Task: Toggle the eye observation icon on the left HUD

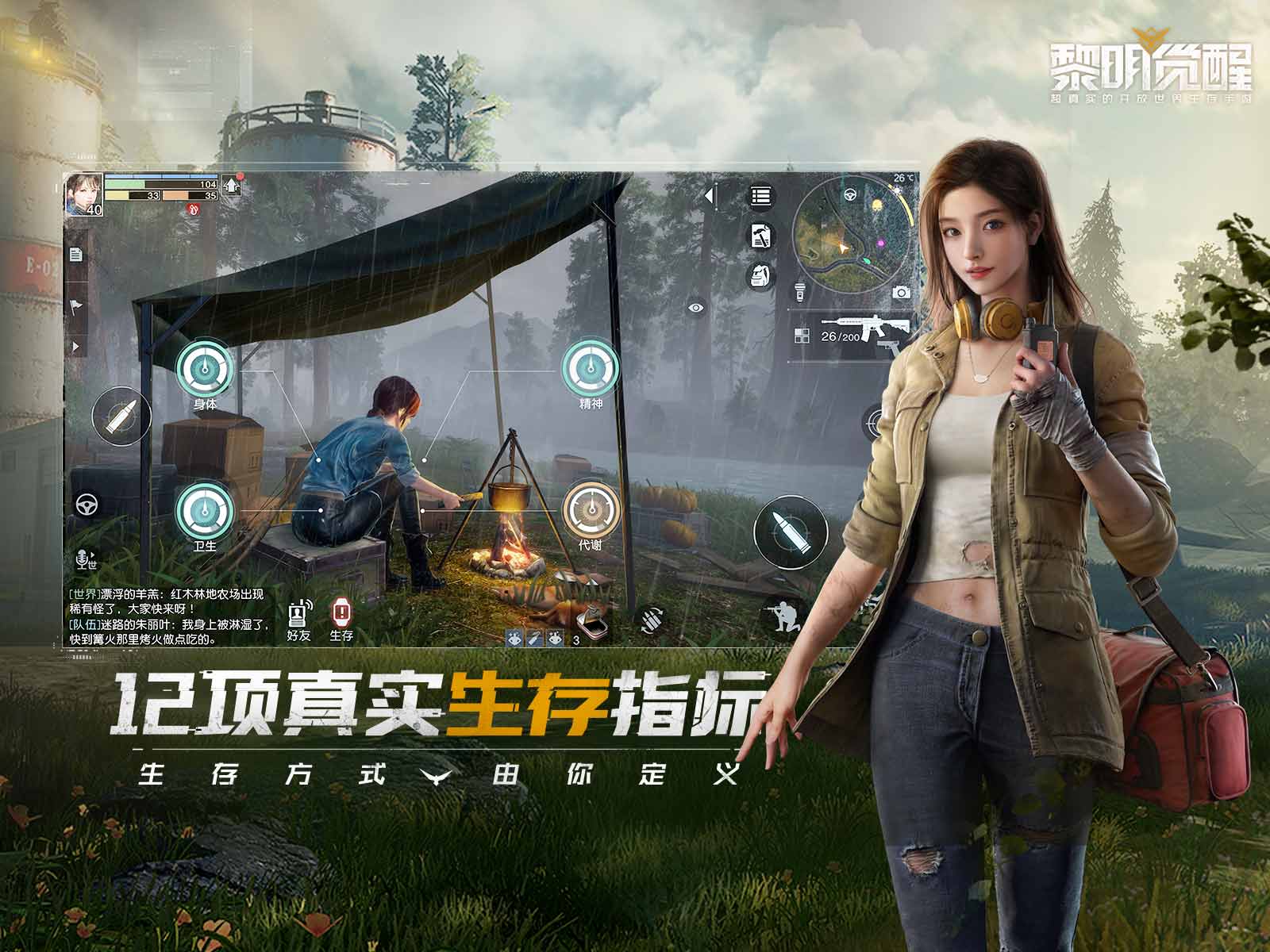Action: click(695, 308)
